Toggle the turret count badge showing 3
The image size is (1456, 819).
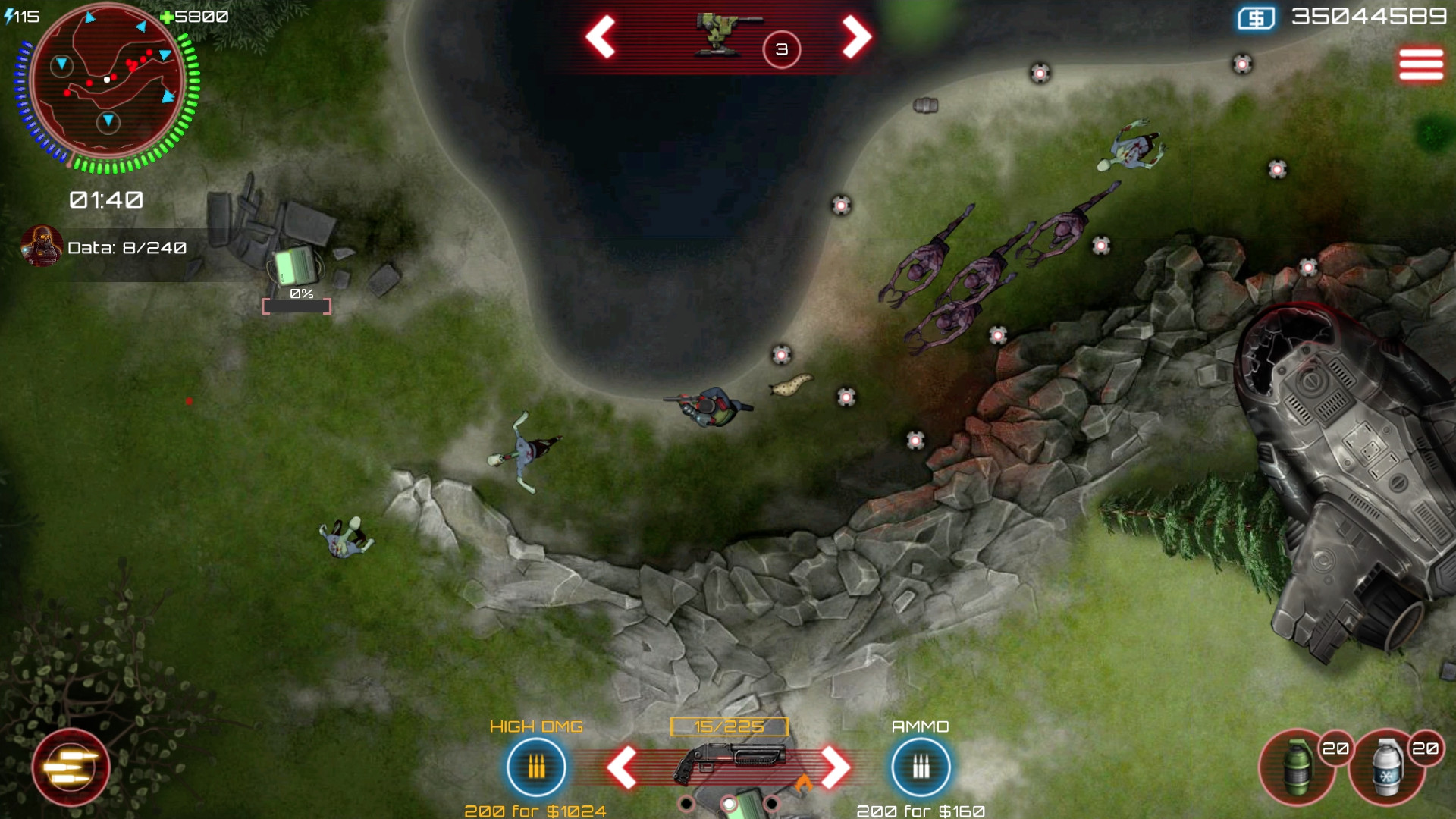(780, 49)
